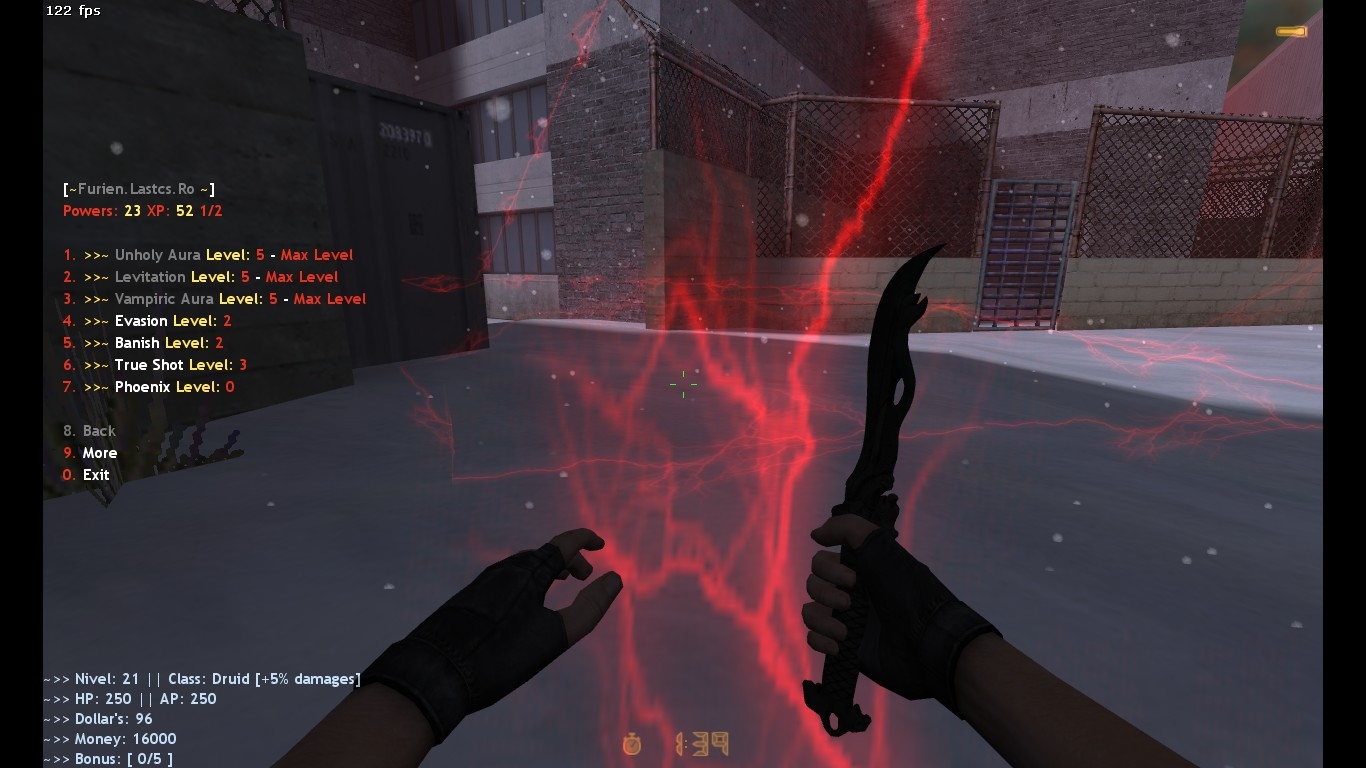
Task: Click the stopwatch icon near the round timer
Action: click(632, 744)
